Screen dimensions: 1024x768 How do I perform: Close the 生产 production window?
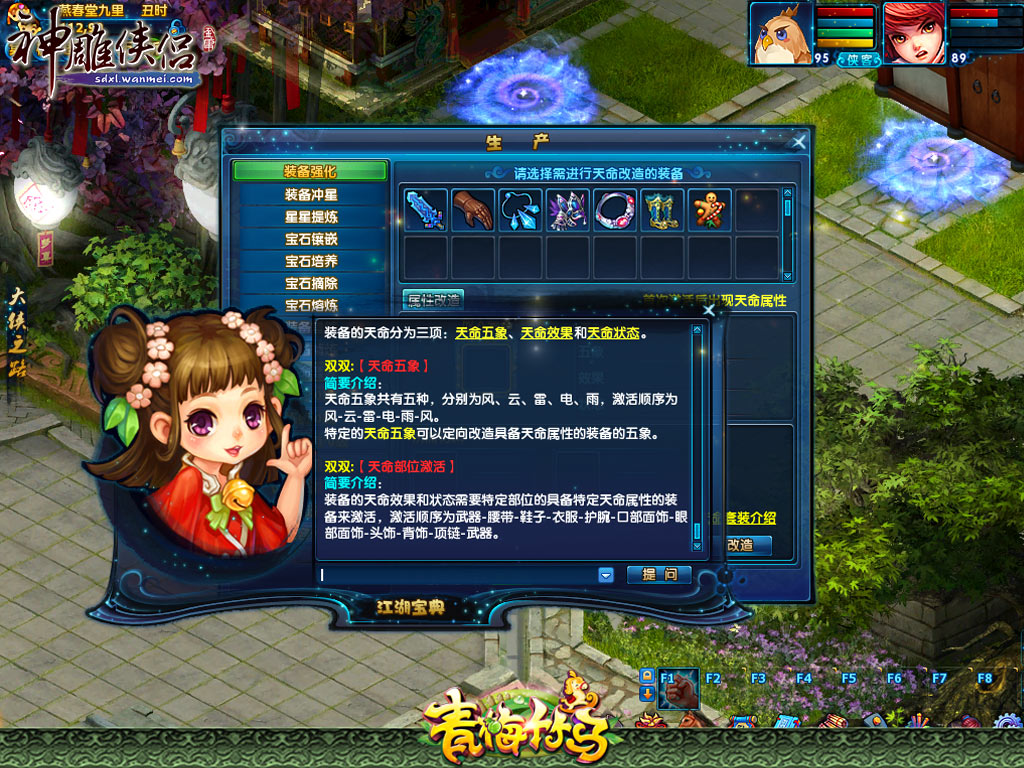tap(798, 142)
